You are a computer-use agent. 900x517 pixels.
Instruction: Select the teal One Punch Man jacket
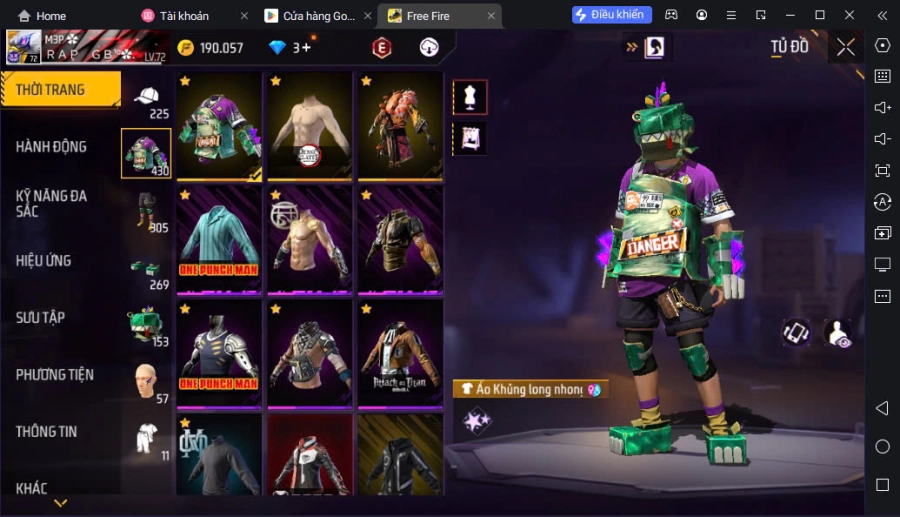click(x=219, y=240)
